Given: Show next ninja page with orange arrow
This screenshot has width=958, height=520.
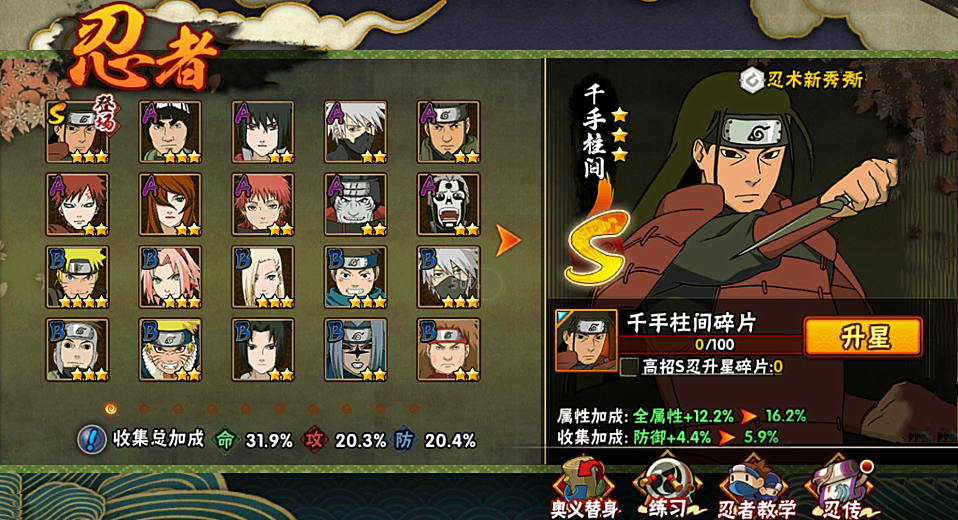Looking at the screenshot, I should pos(508,240).
